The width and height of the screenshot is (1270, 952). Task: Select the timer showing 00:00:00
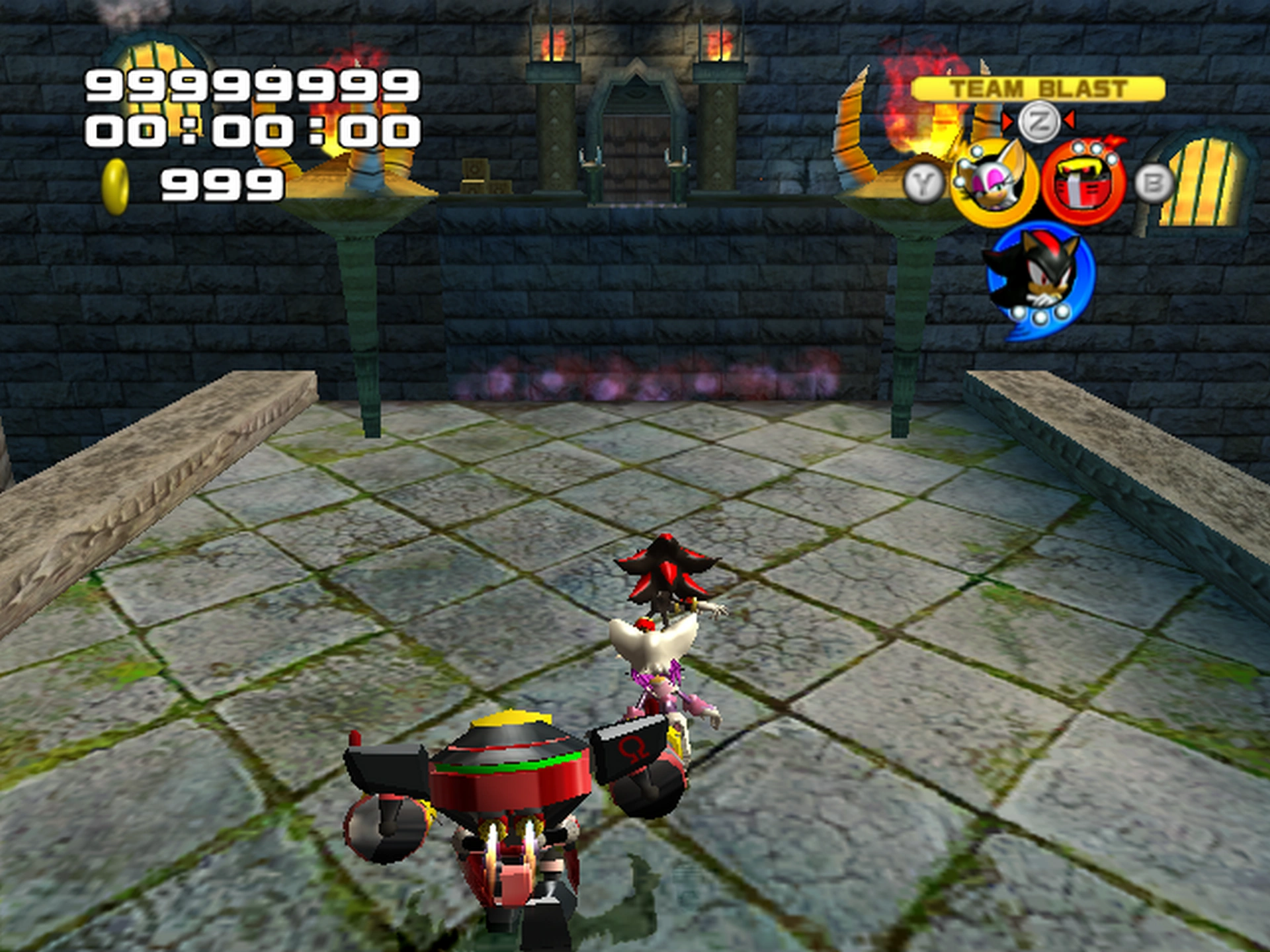click(x=251, y=132)
